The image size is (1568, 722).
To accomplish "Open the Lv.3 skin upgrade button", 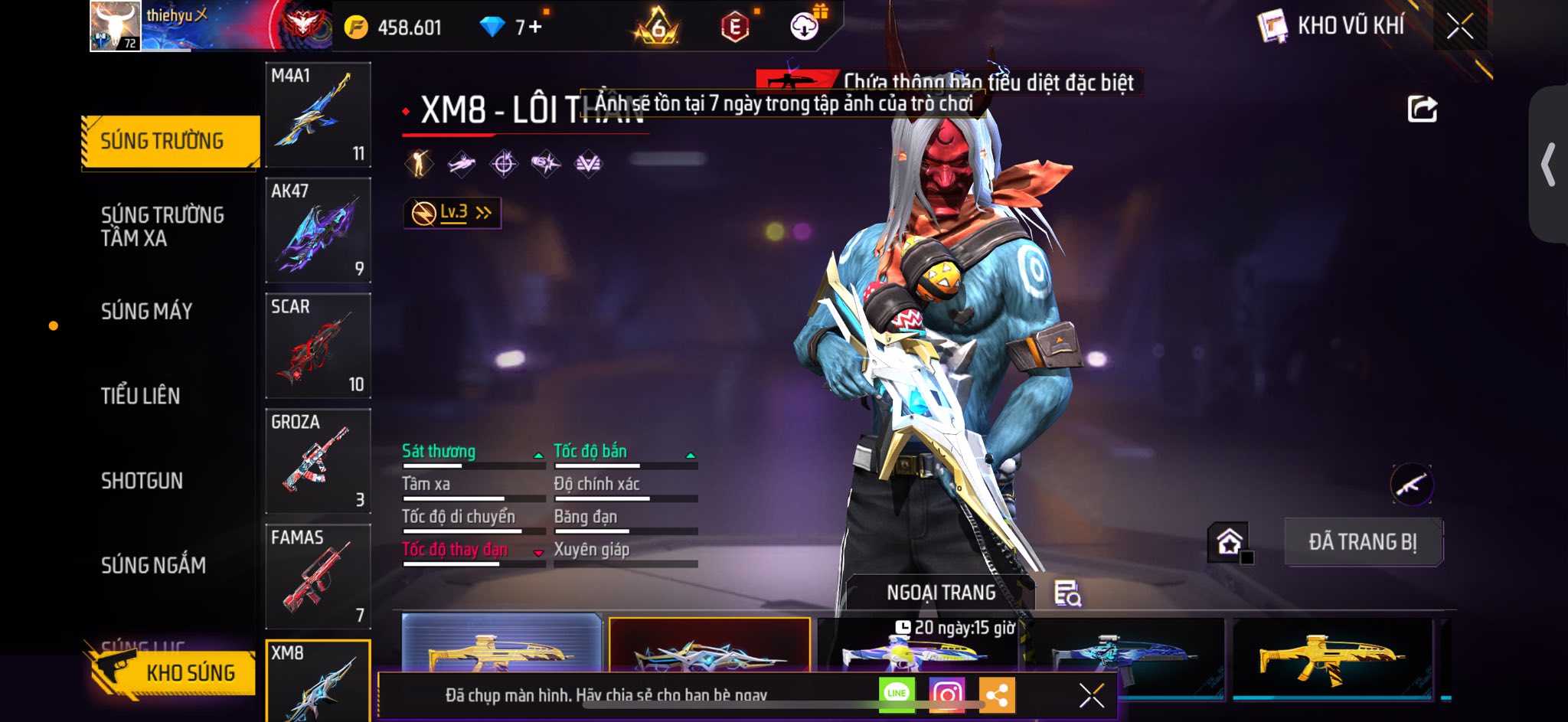I will (x=452, y=213).
